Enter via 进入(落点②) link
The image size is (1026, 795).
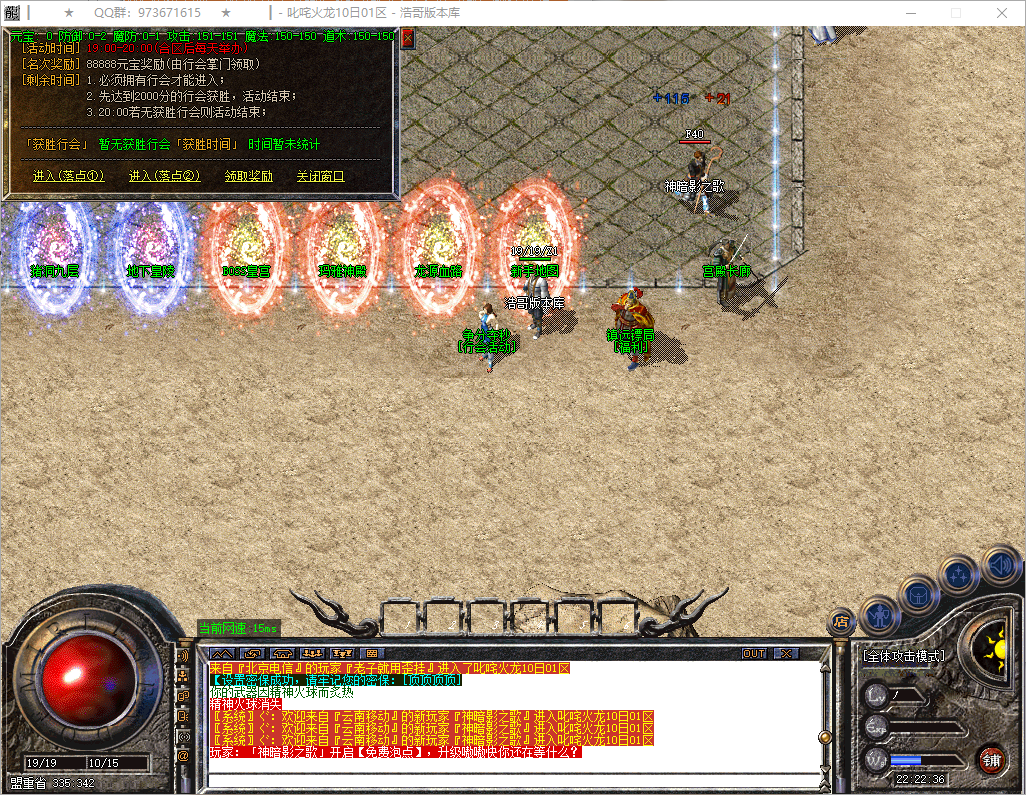(x=165, y=176)
